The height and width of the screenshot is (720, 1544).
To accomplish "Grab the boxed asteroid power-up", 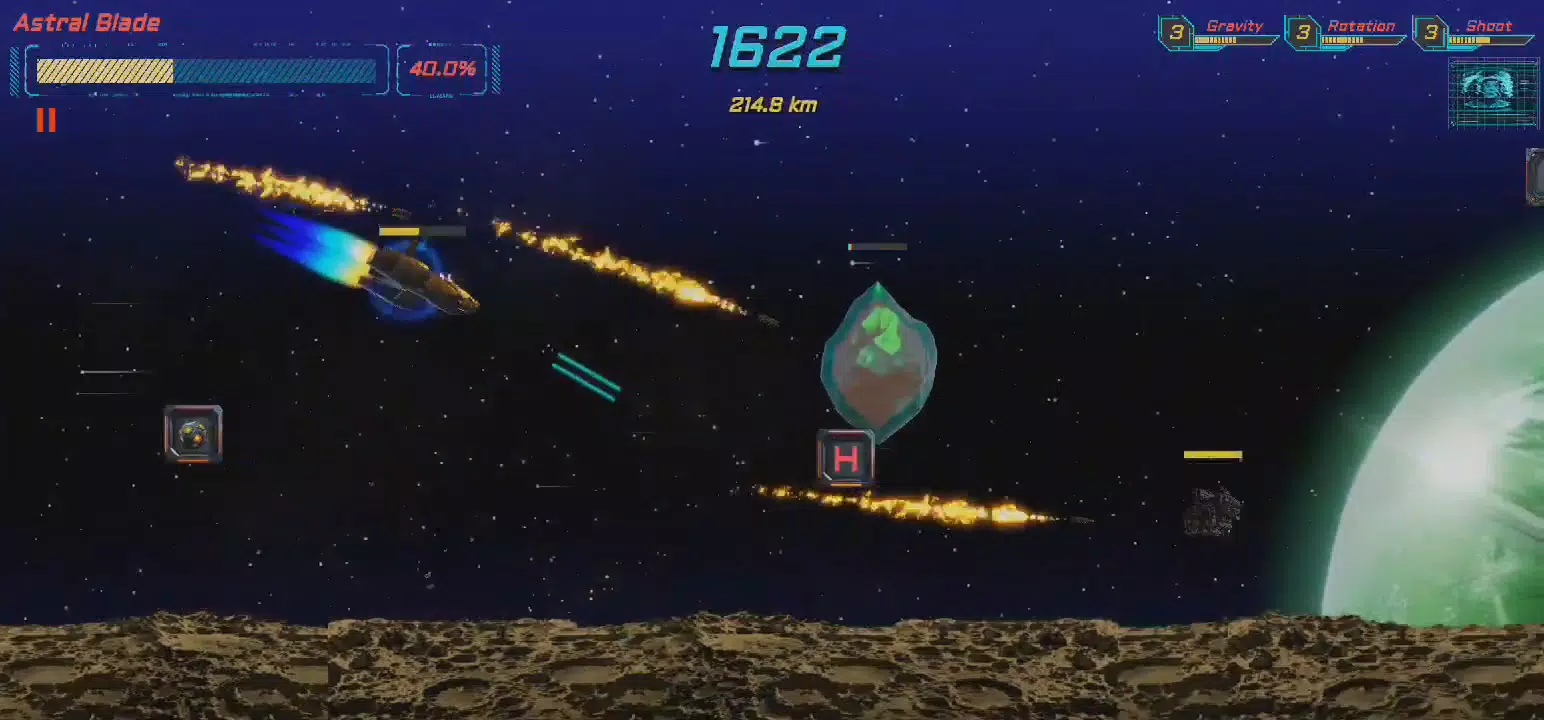I will (194, 434).
